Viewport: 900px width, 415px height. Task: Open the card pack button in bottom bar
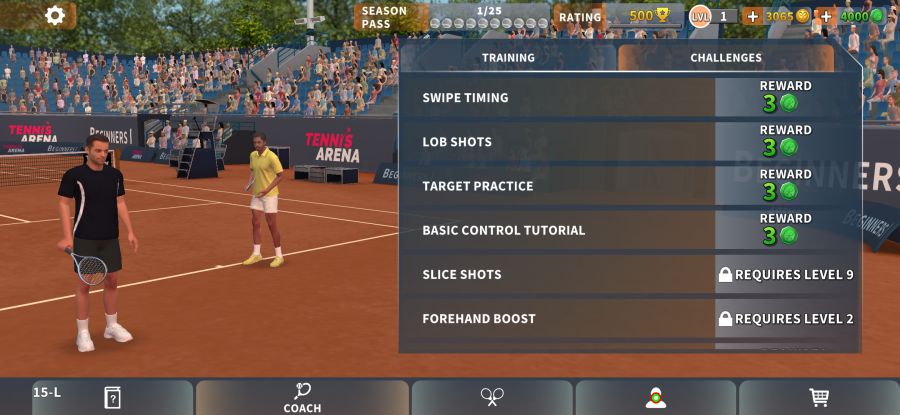pos(112,397)
